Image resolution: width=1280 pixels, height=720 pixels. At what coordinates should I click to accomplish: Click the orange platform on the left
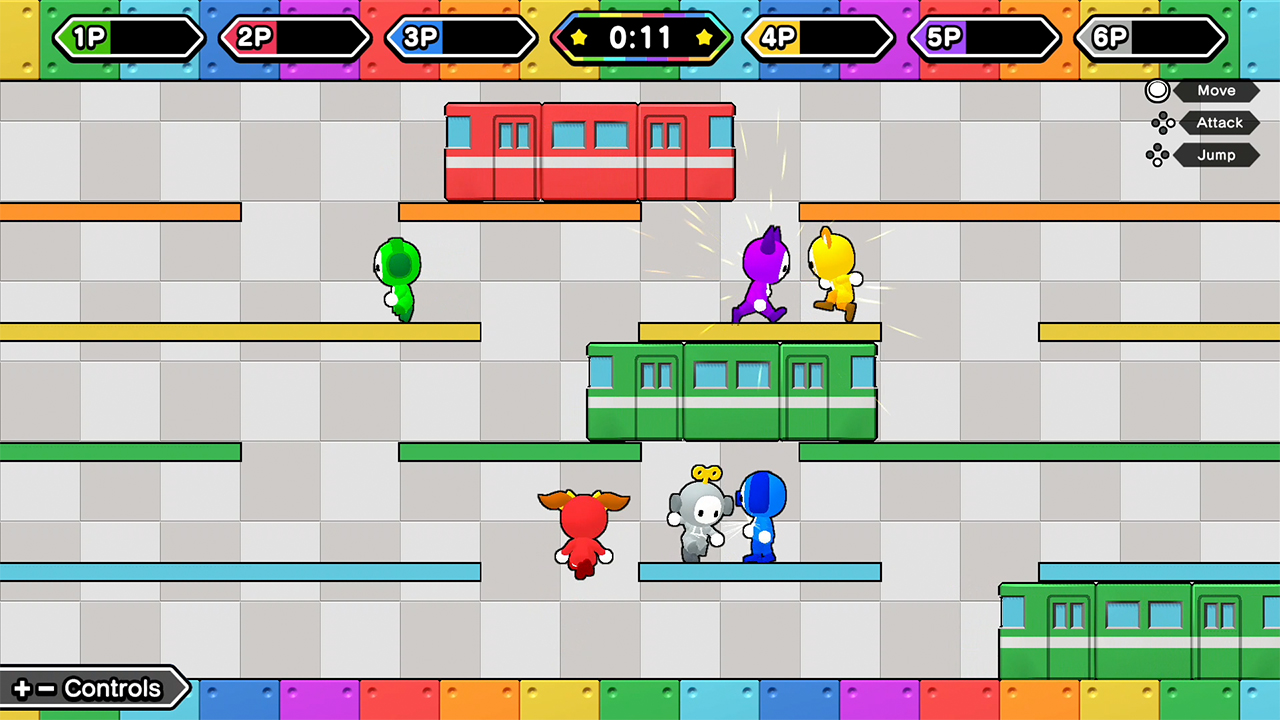(120, 211)
